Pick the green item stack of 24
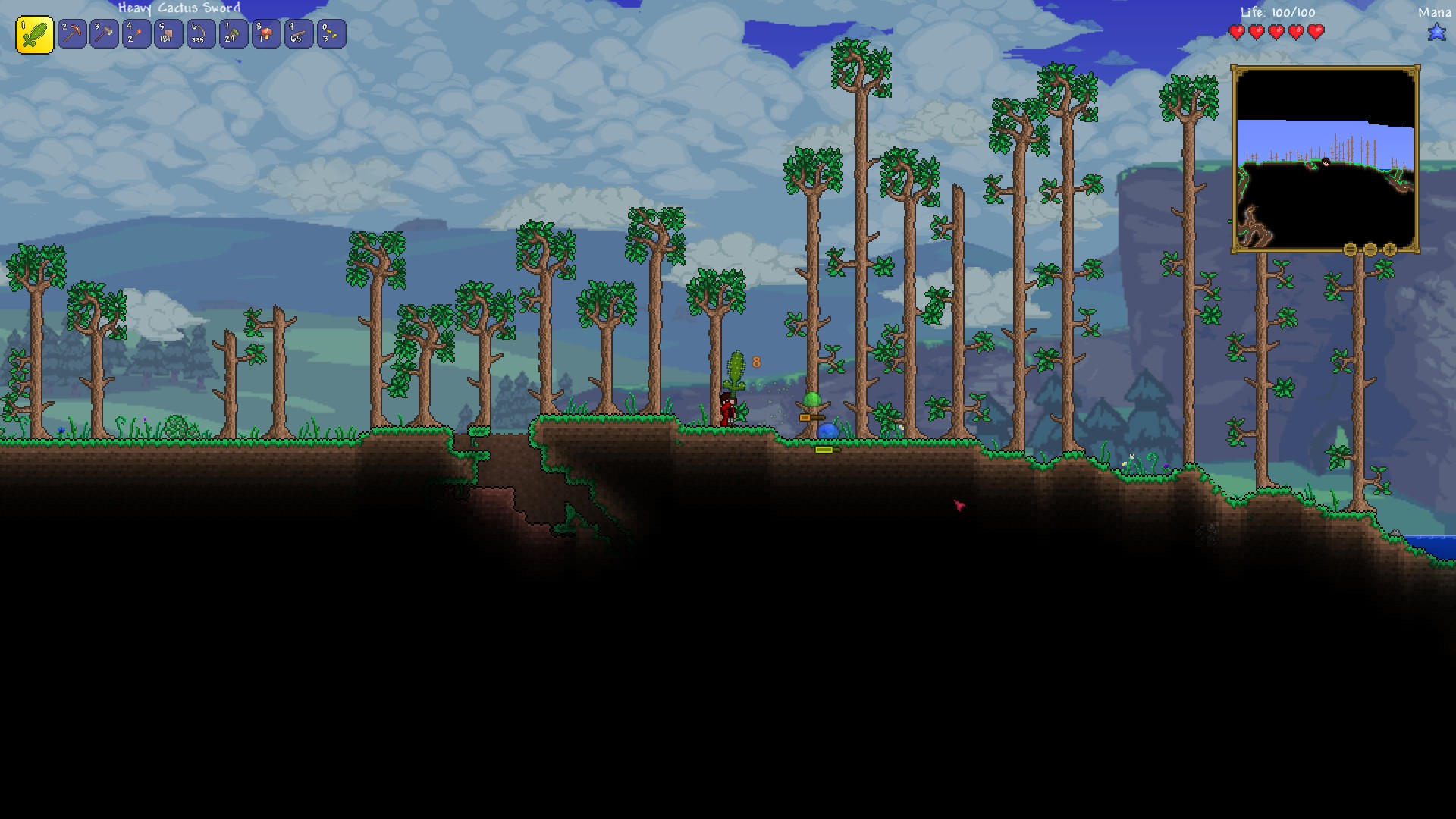1456x819 pixels. click(234, 34)
